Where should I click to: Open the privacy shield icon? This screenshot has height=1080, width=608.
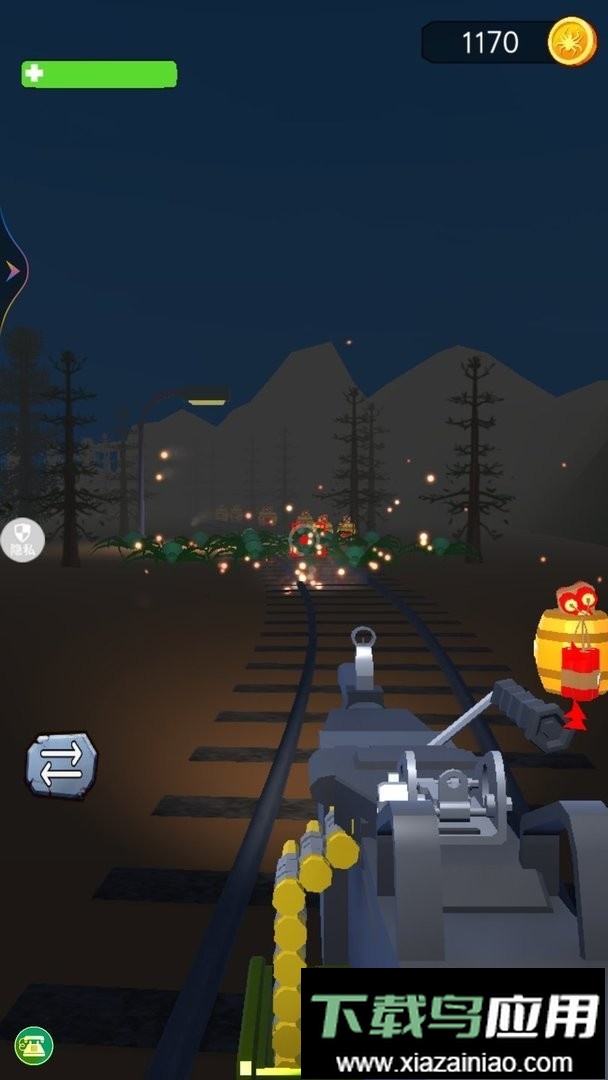tap(22, 540)
